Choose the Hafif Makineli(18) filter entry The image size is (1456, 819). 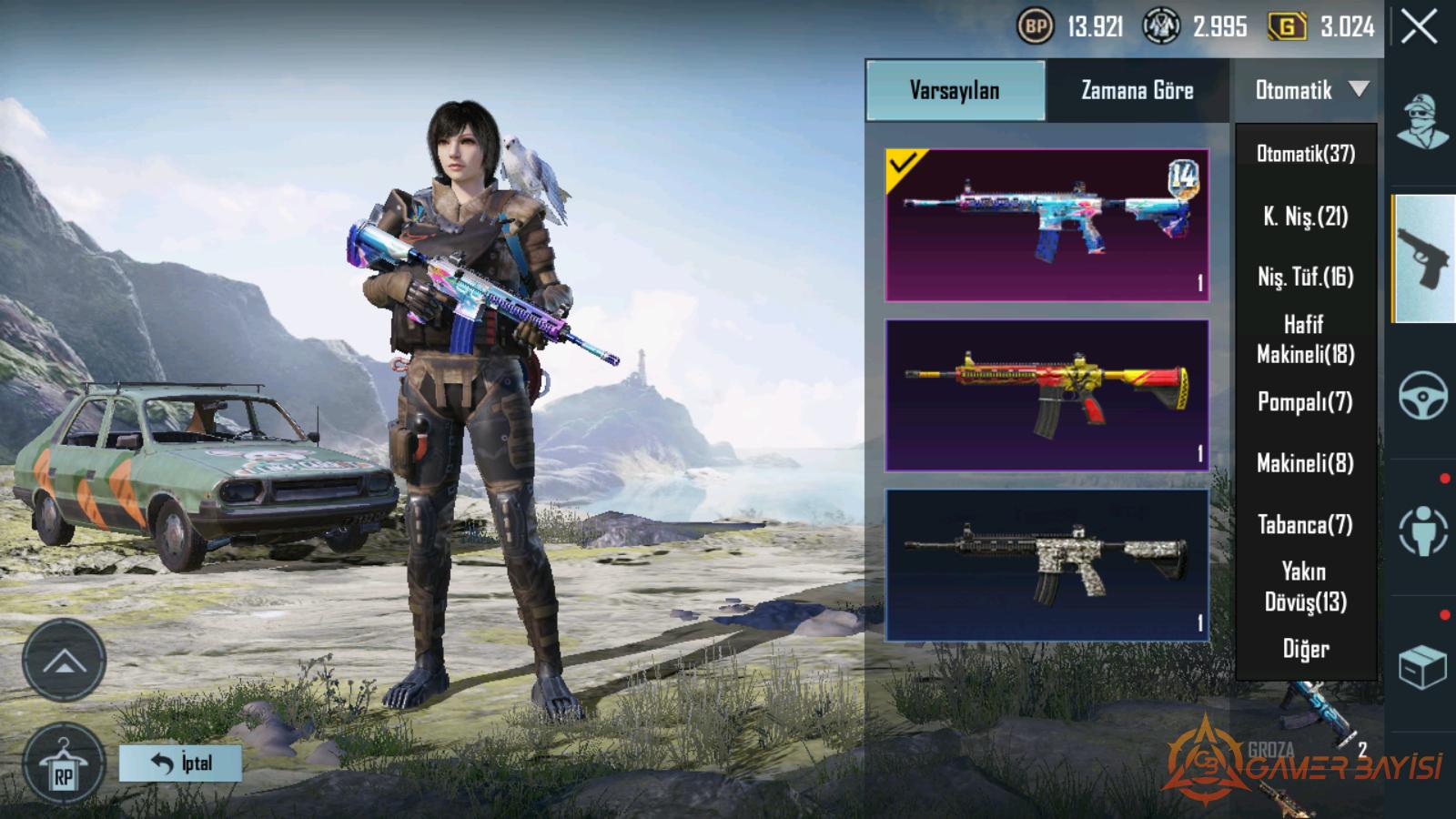tap(1306, 339)
